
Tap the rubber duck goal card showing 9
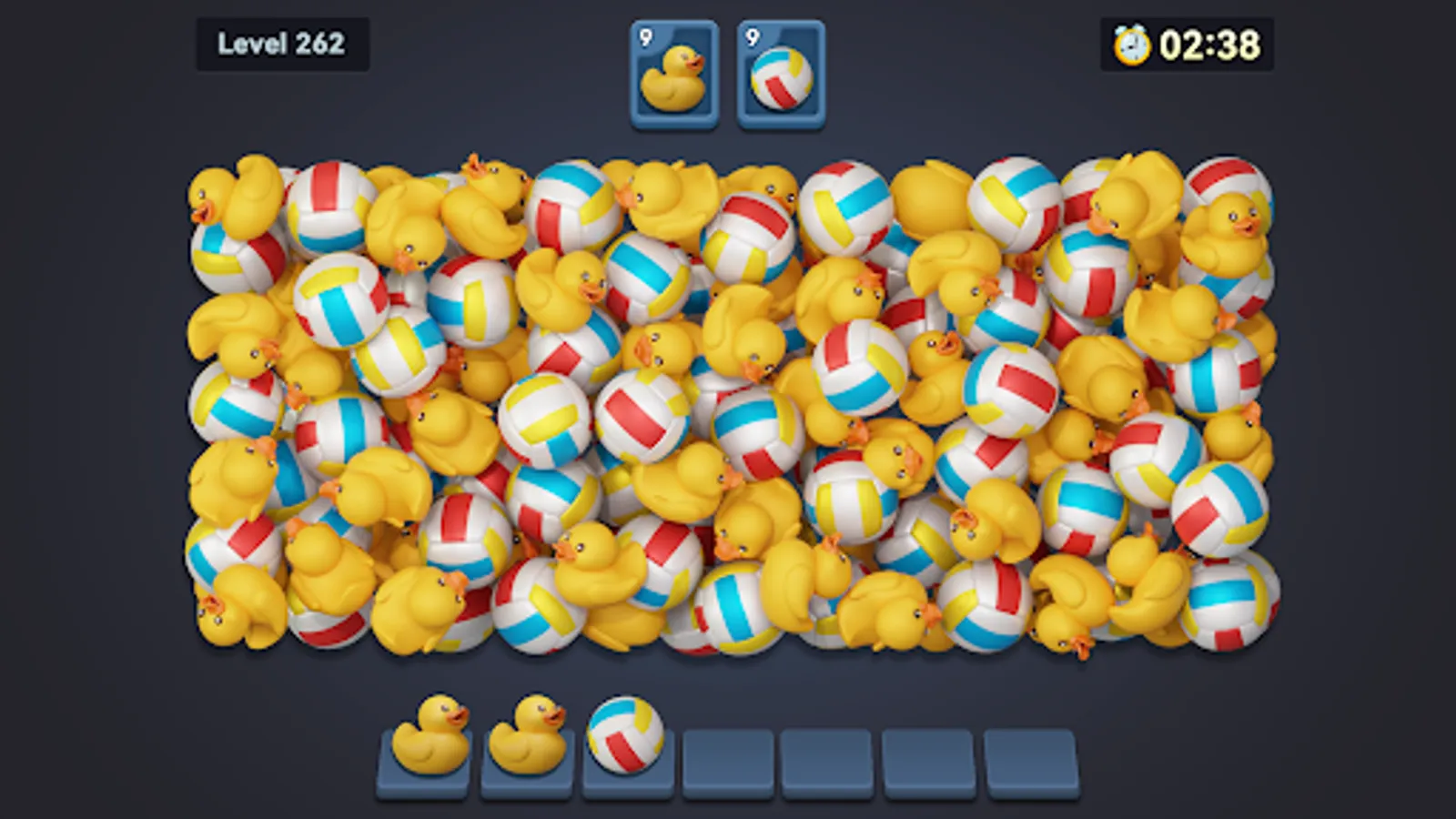point(673,73)
